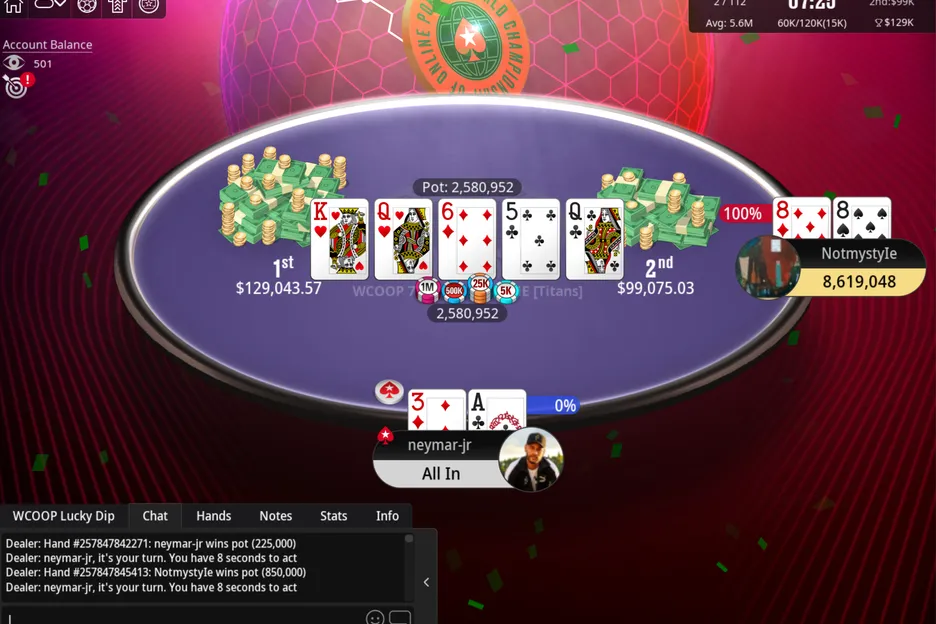The width and height of the screenshot is (936, 624).
Task: Switch to the WCOOP Lucky Dip tab
Action: (x=63, y=516)
